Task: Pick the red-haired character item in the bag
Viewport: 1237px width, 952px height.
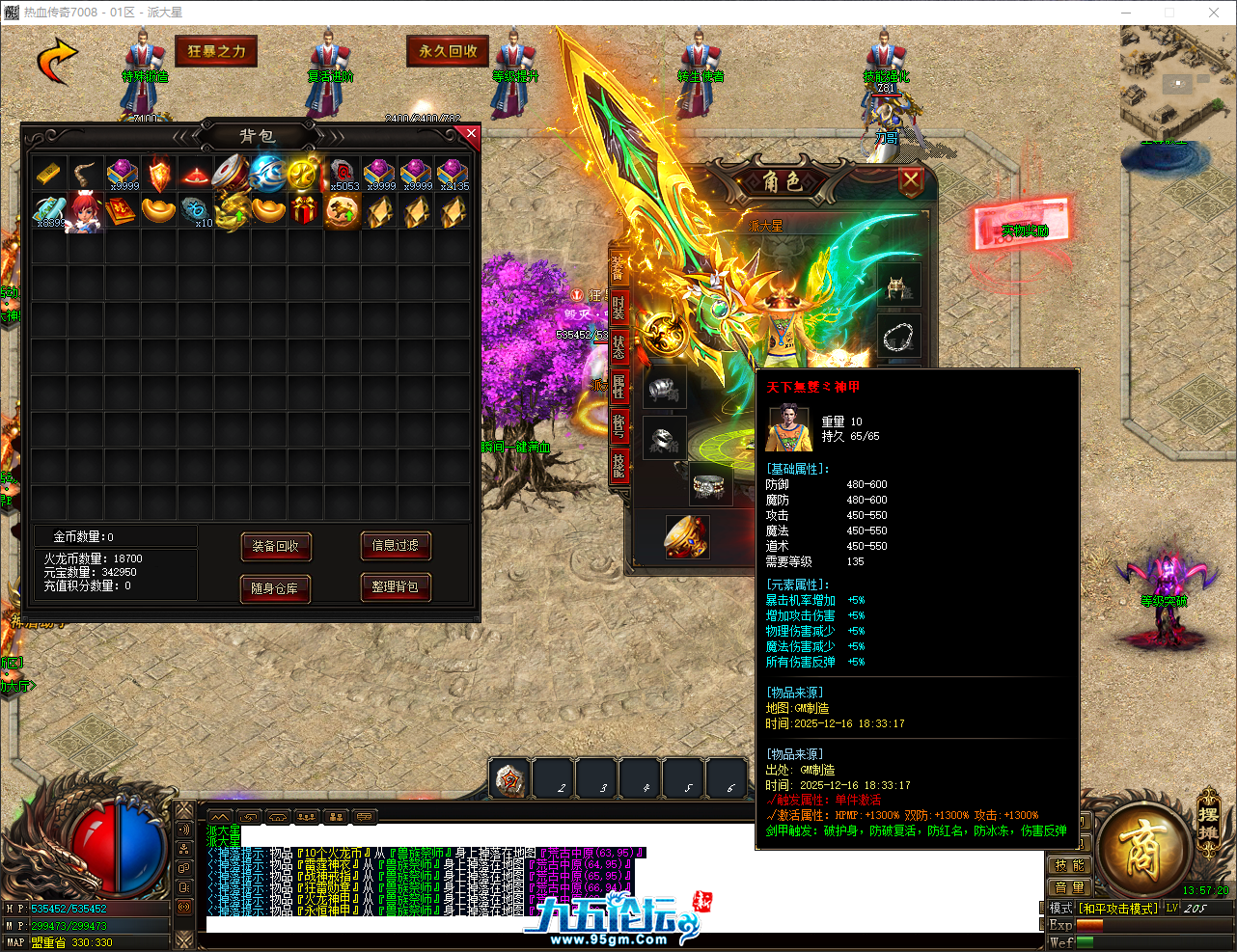Action: tap(85, 211)
